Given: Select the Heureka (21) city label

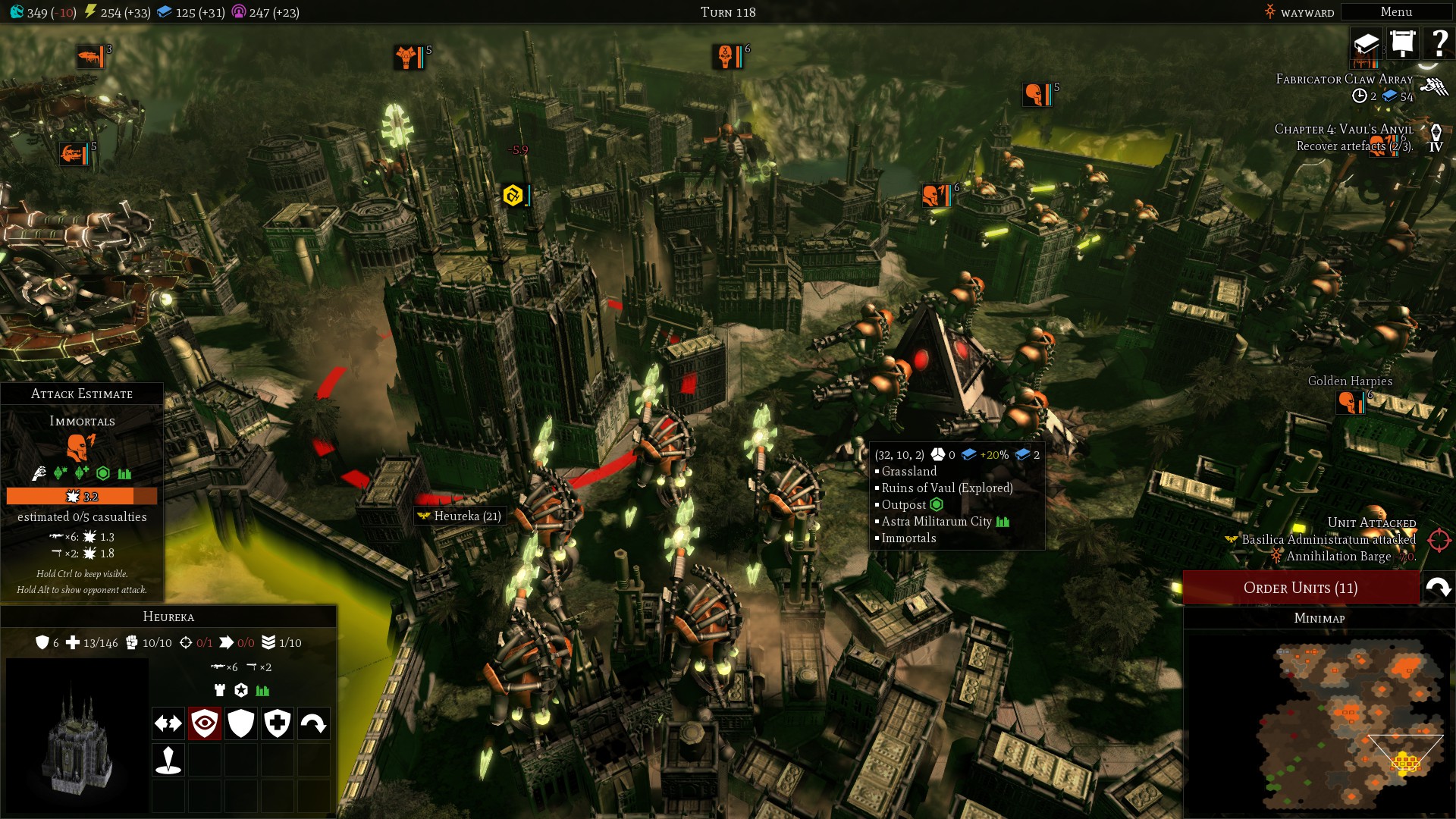Looking at the screenshot, I should (x=460, y=516).
